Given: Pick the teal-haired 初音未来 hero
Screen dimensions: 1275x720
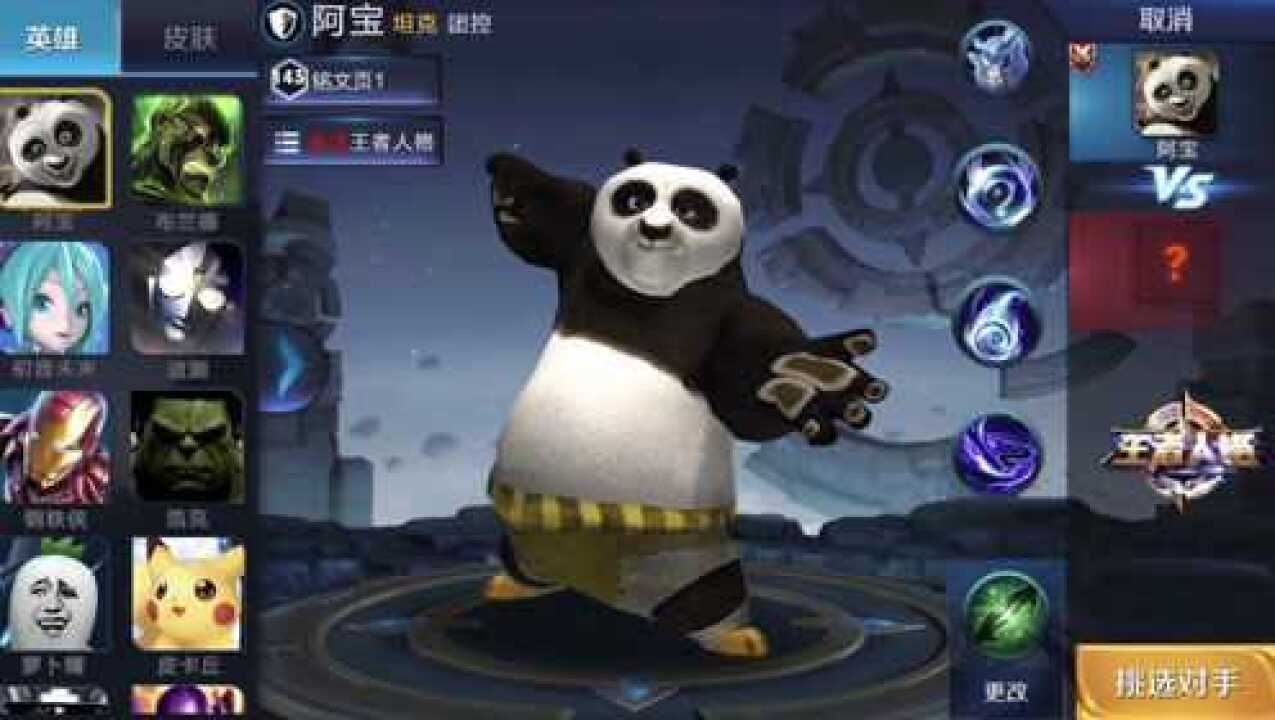Looking at the screenshot, I should click(54, 297).
